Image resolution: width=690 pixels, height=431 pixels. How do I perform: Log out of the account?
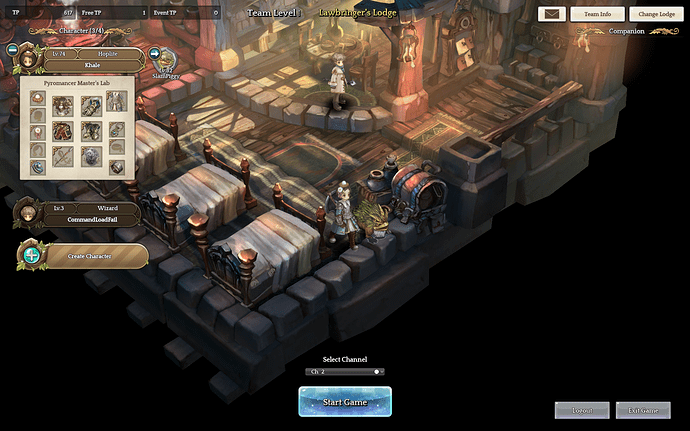pos(581,410)
